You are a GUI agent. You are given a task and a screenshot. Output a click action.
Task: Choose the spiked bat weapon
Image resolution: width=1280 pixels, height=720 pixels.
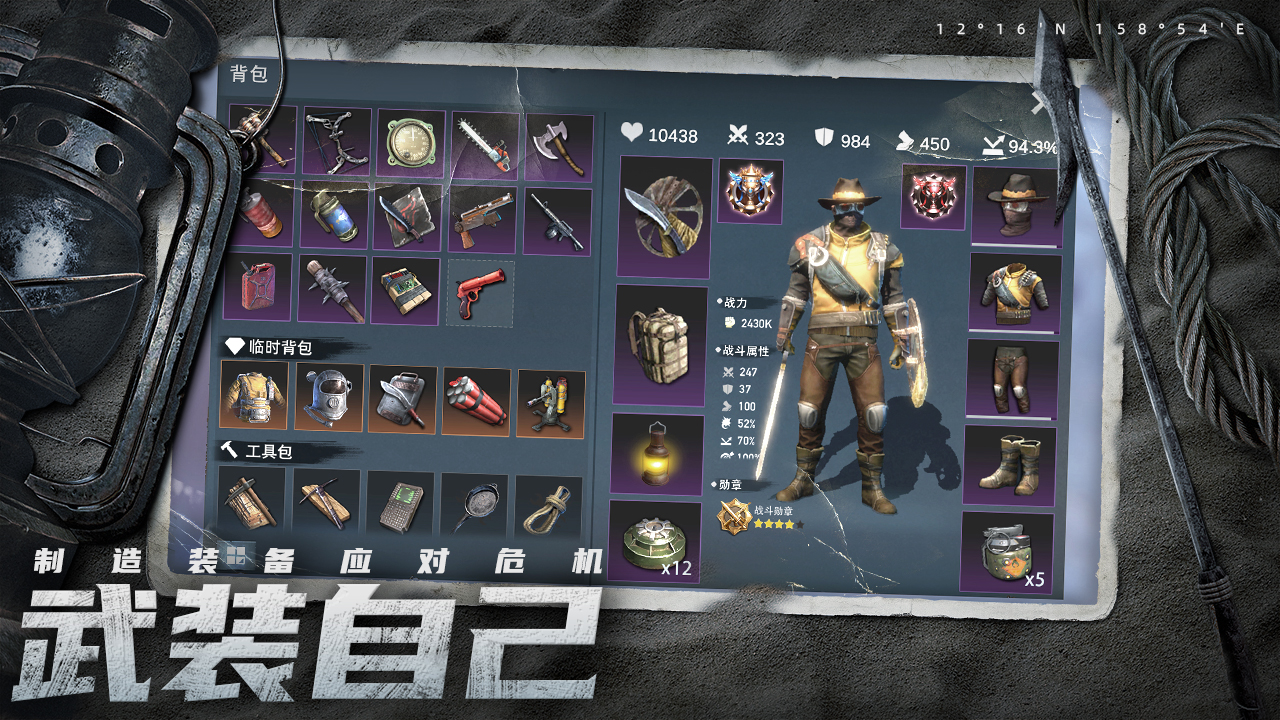tap(332, 290)
